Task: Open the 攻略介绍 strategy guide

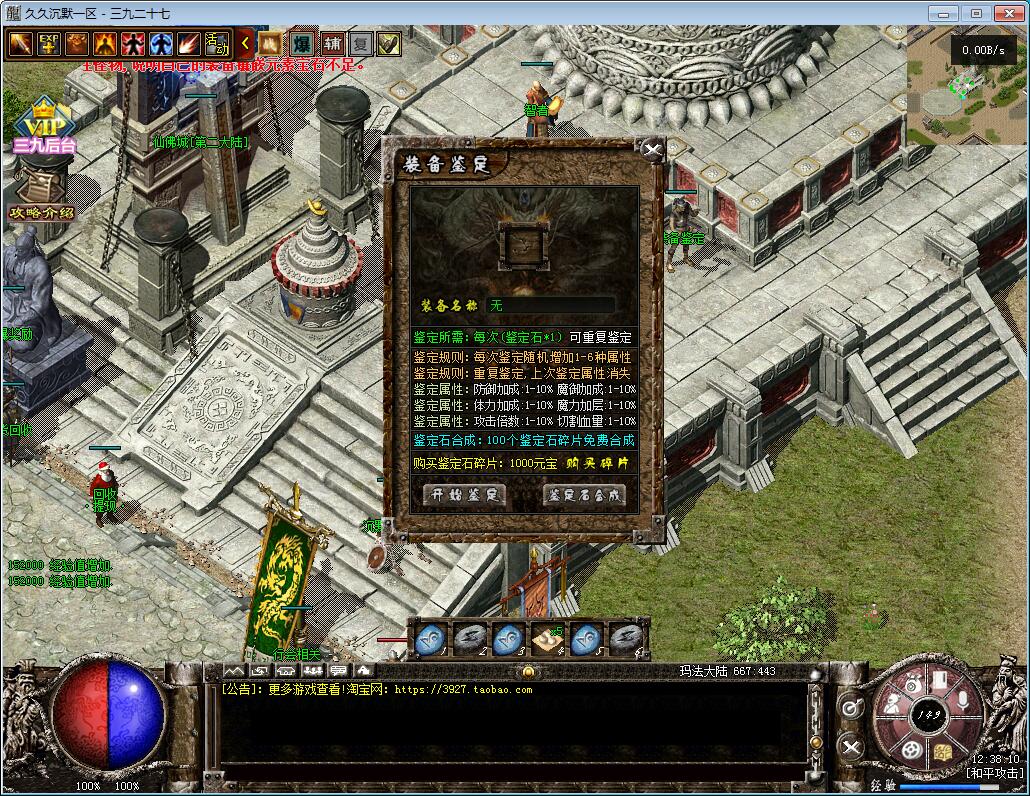Action: click(41, 195)
